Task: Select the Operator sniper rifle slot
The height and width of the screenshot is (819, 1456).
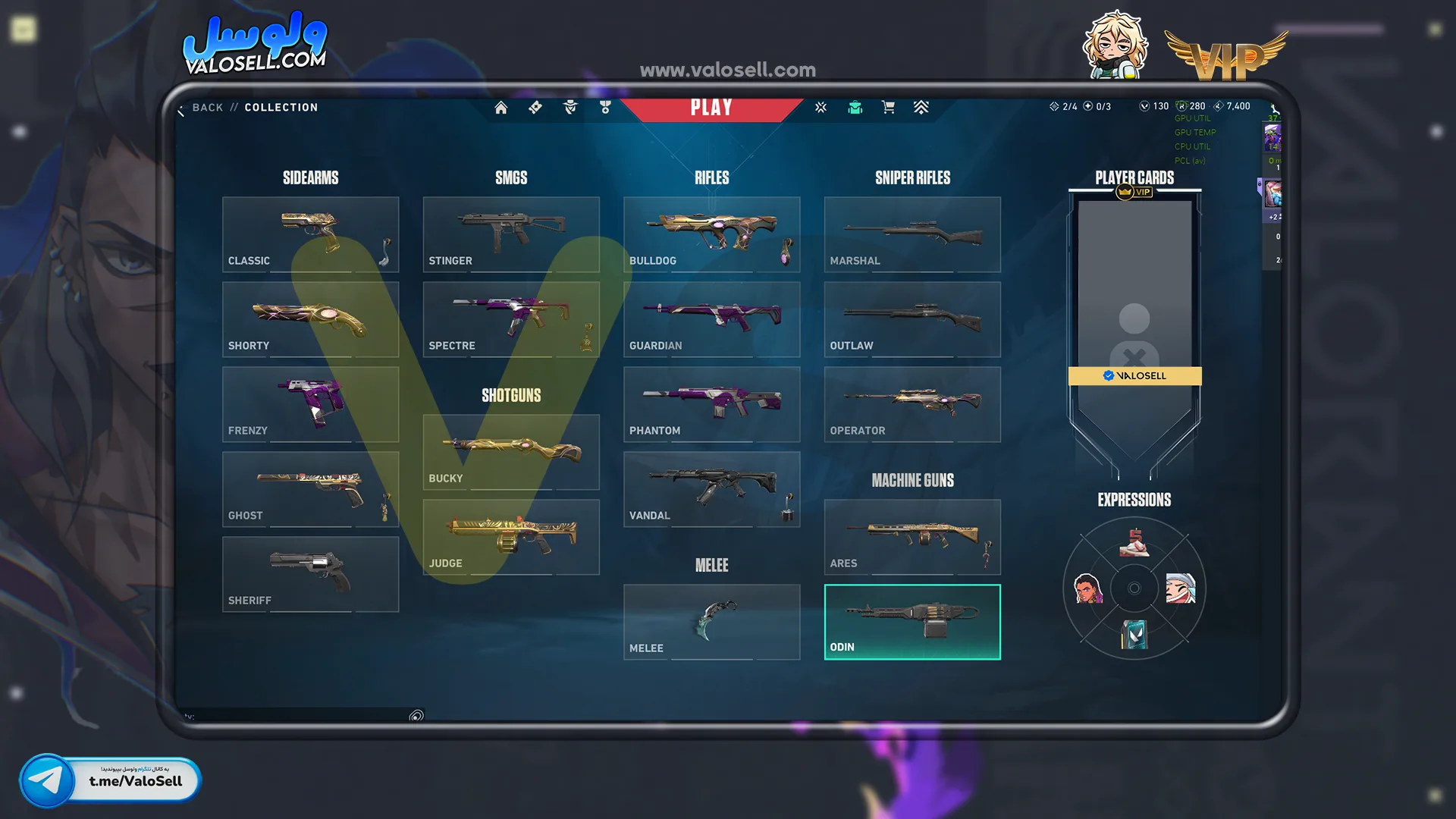Action: 912,404
